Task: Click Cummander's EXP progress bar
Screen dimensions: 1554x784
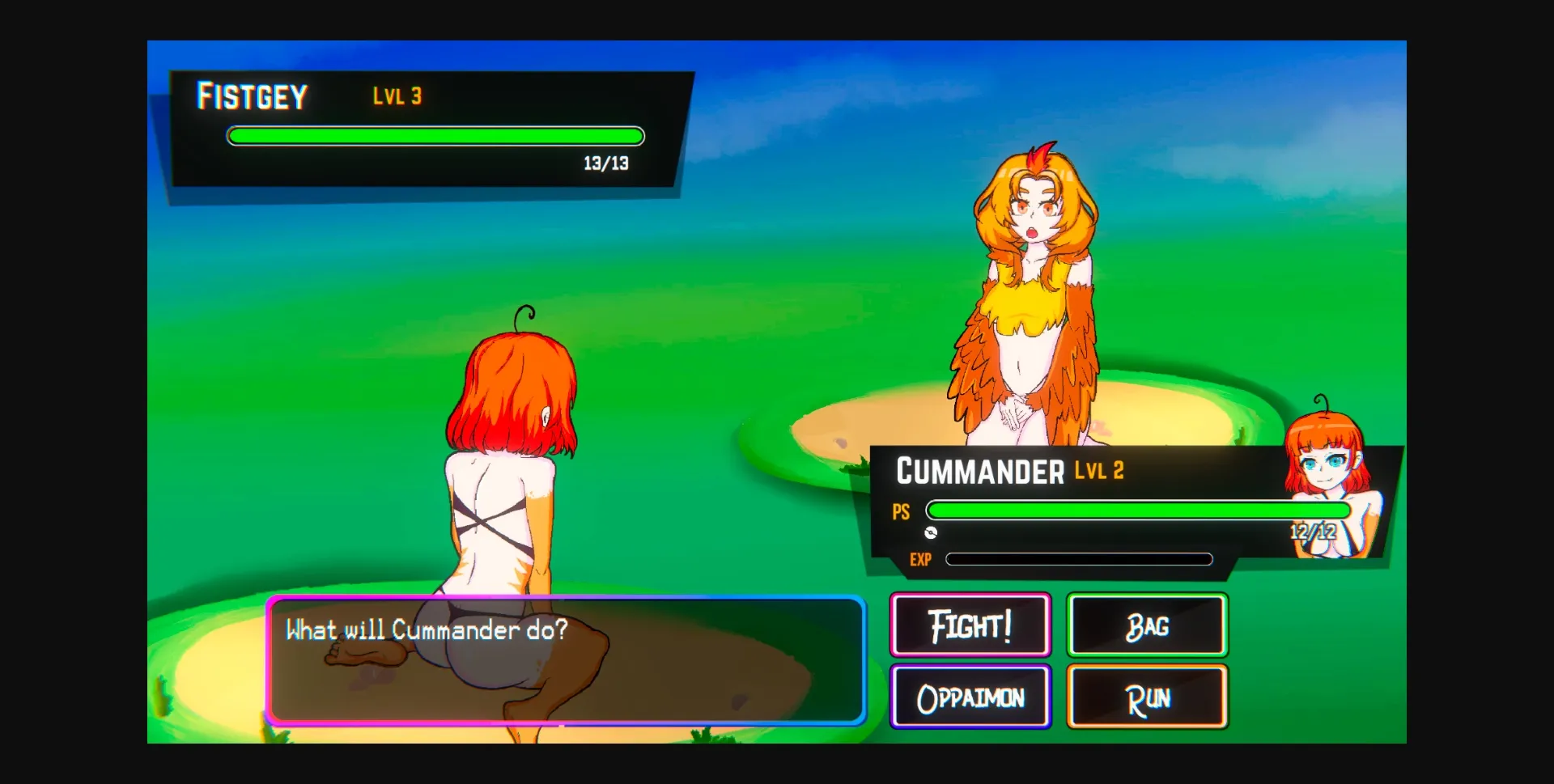Action: [x=1081, y=559]
